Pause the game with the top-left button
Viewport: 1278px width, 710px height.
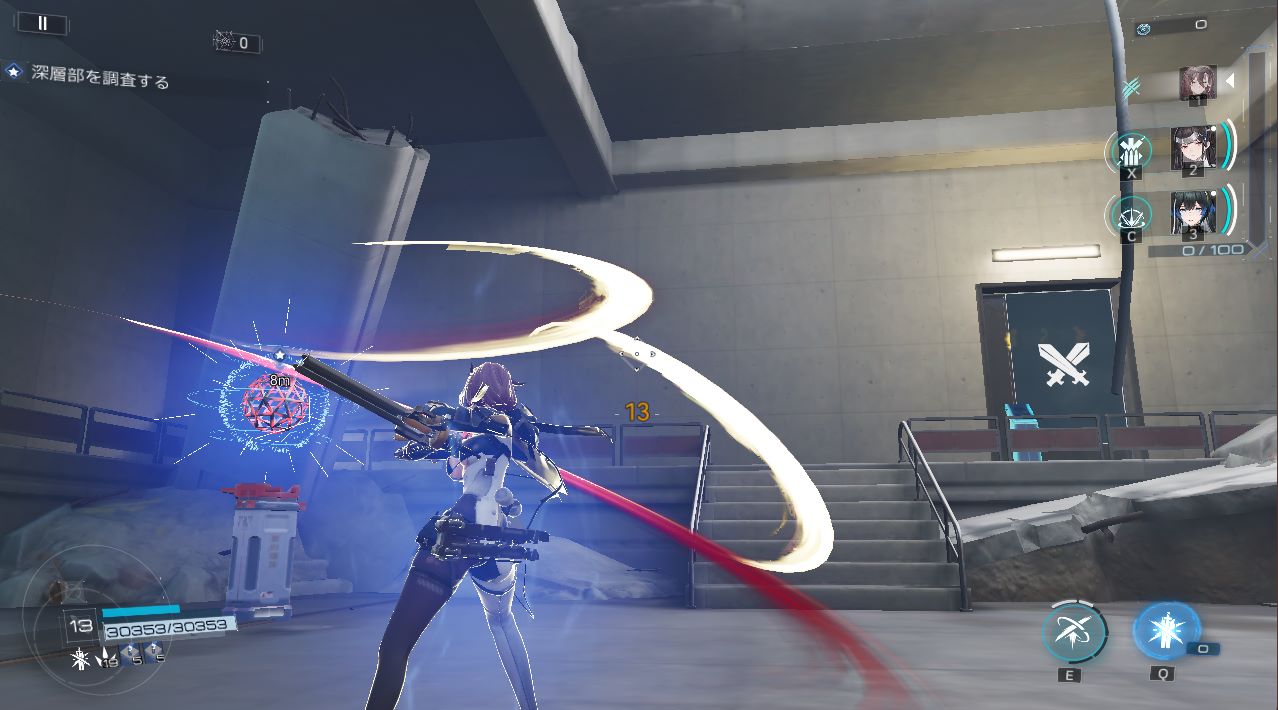tap(42, 23)
